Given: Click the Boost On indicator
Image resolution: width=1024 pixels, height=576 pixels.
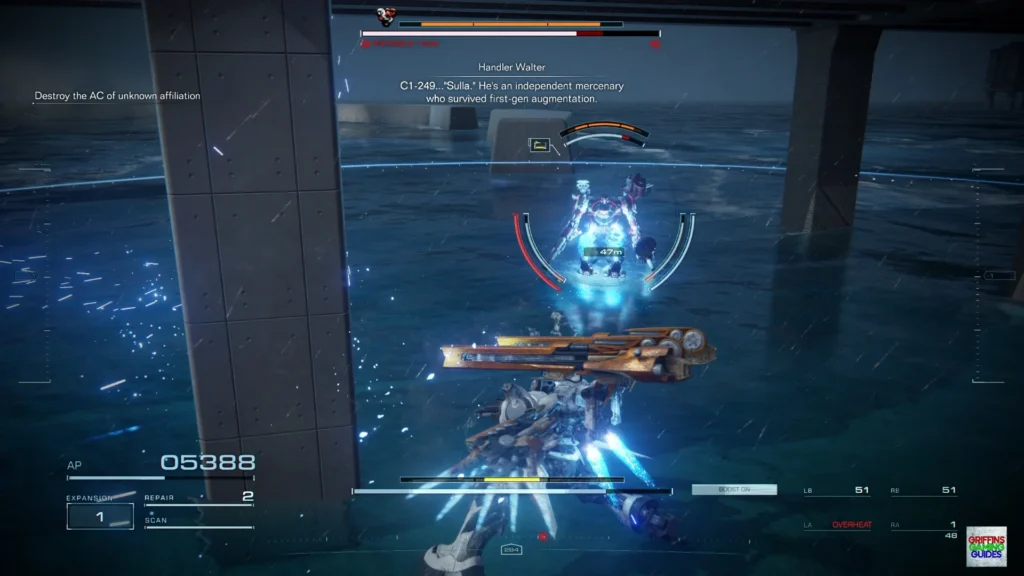Looking at the screenshot, I should (734, 490).
